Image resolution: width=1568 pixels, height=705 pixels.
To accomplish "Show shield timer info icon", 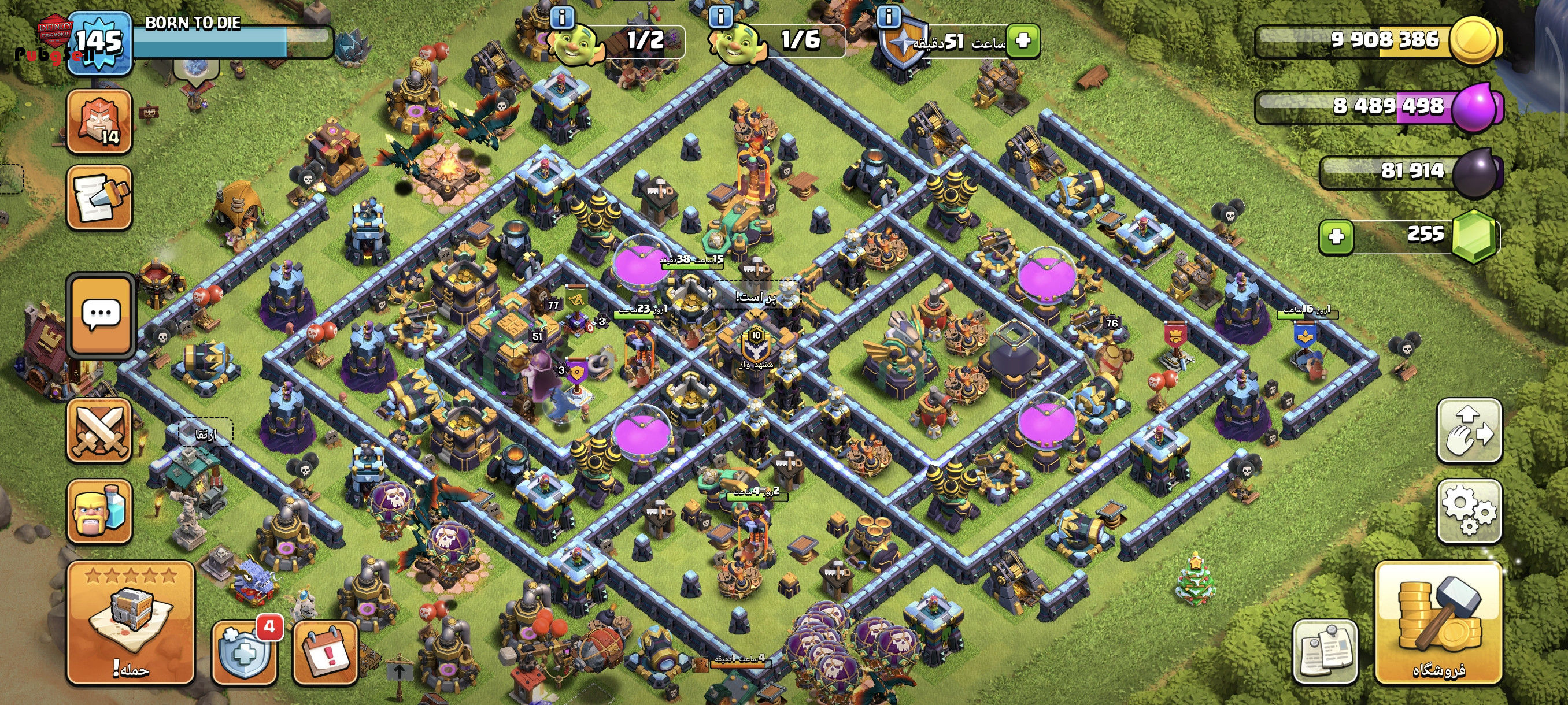I will click(x=889, y=17).
